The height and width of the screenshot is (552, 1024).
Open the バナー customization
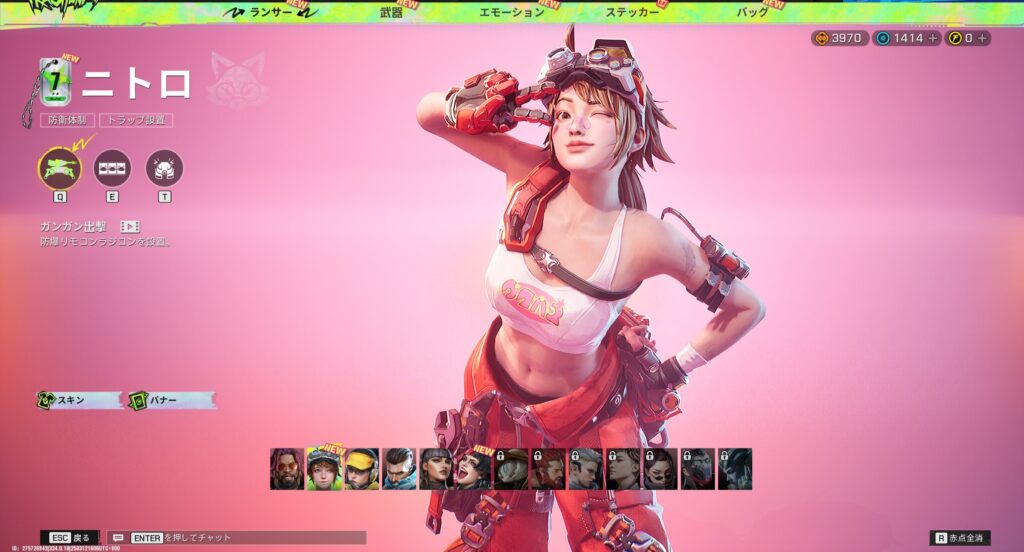(170, 400)
